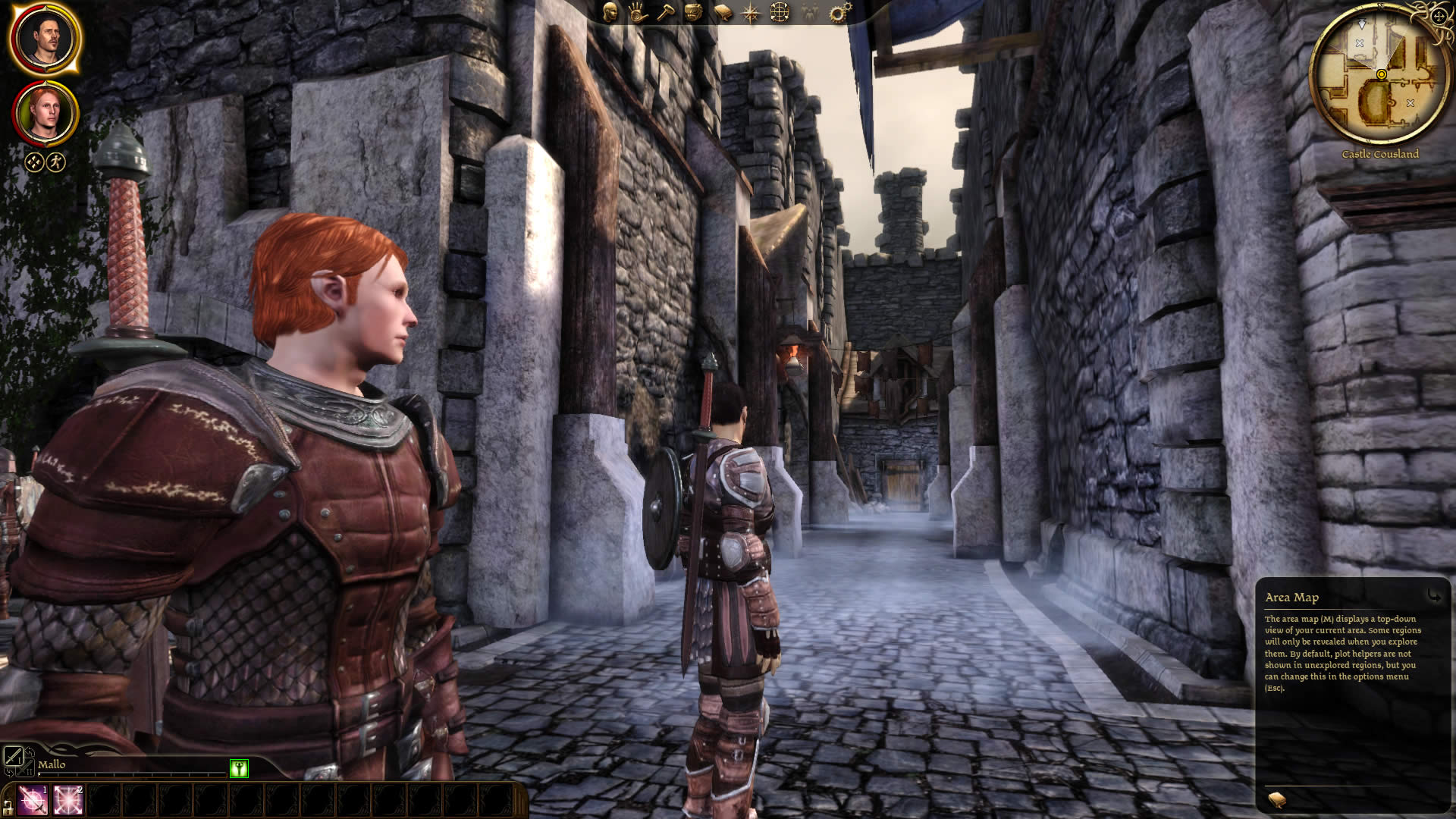Click the running figure party button

pos(56,162)
